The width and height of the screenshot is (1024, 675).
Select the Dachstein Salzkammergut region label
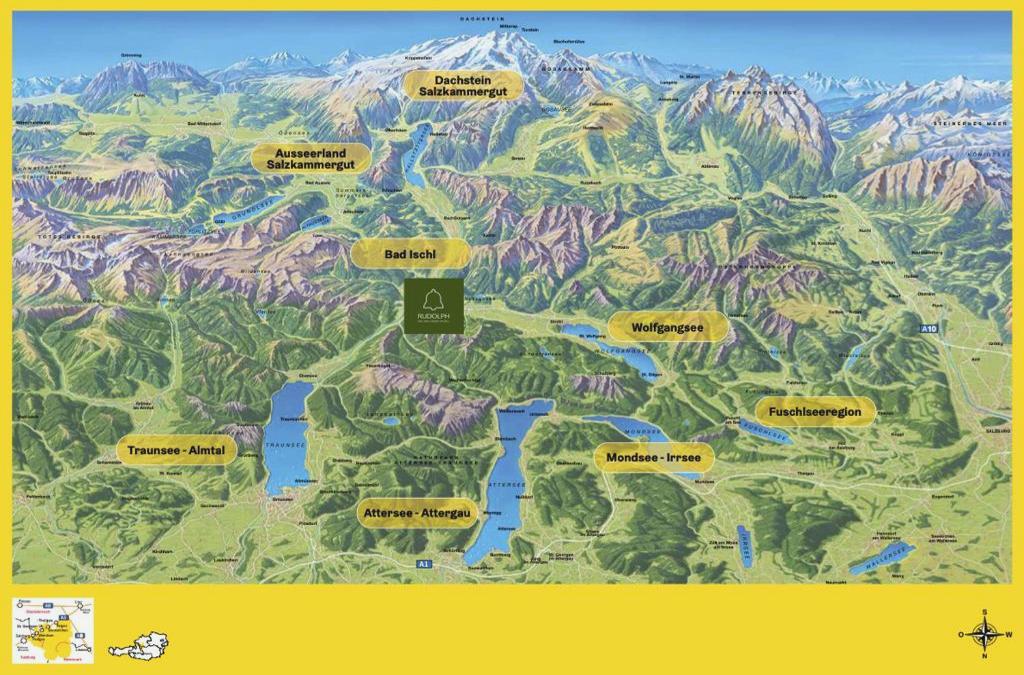click(x=464, y=85)
